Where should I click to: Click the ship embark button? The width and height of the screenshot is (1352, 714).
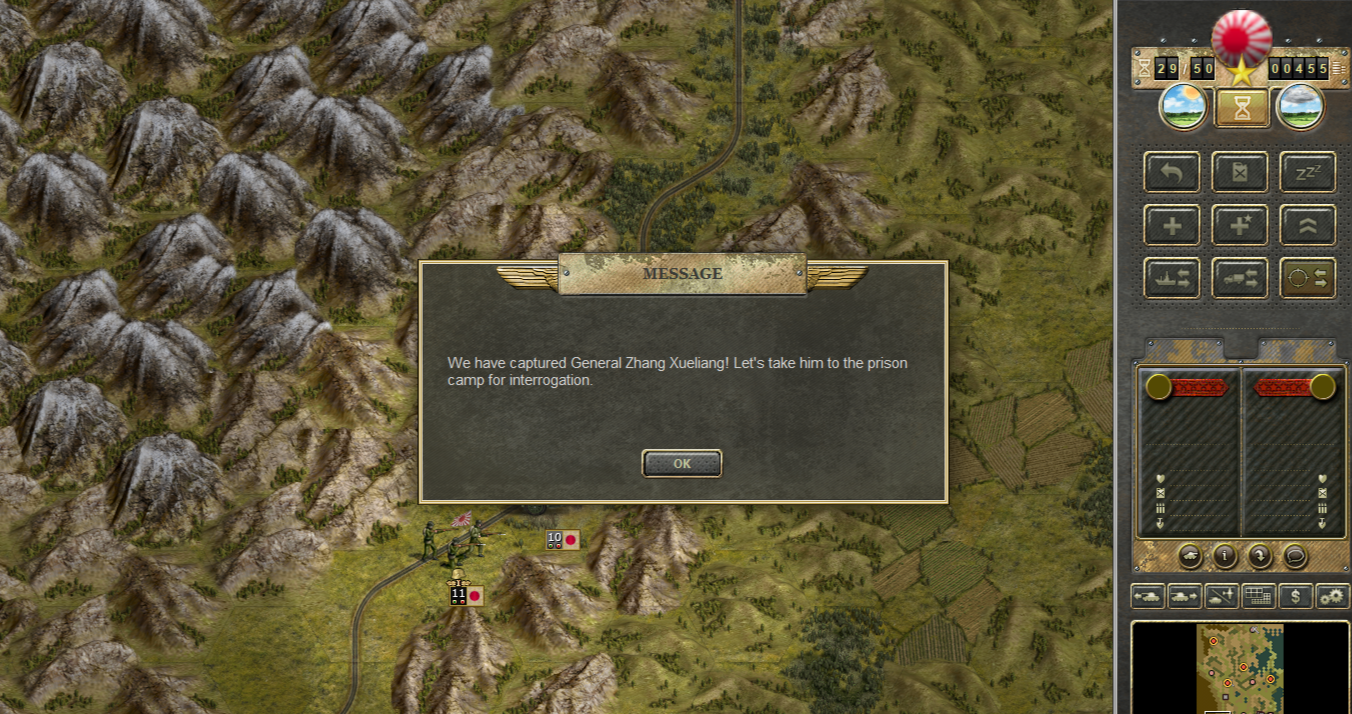[x=1171, y=278]
